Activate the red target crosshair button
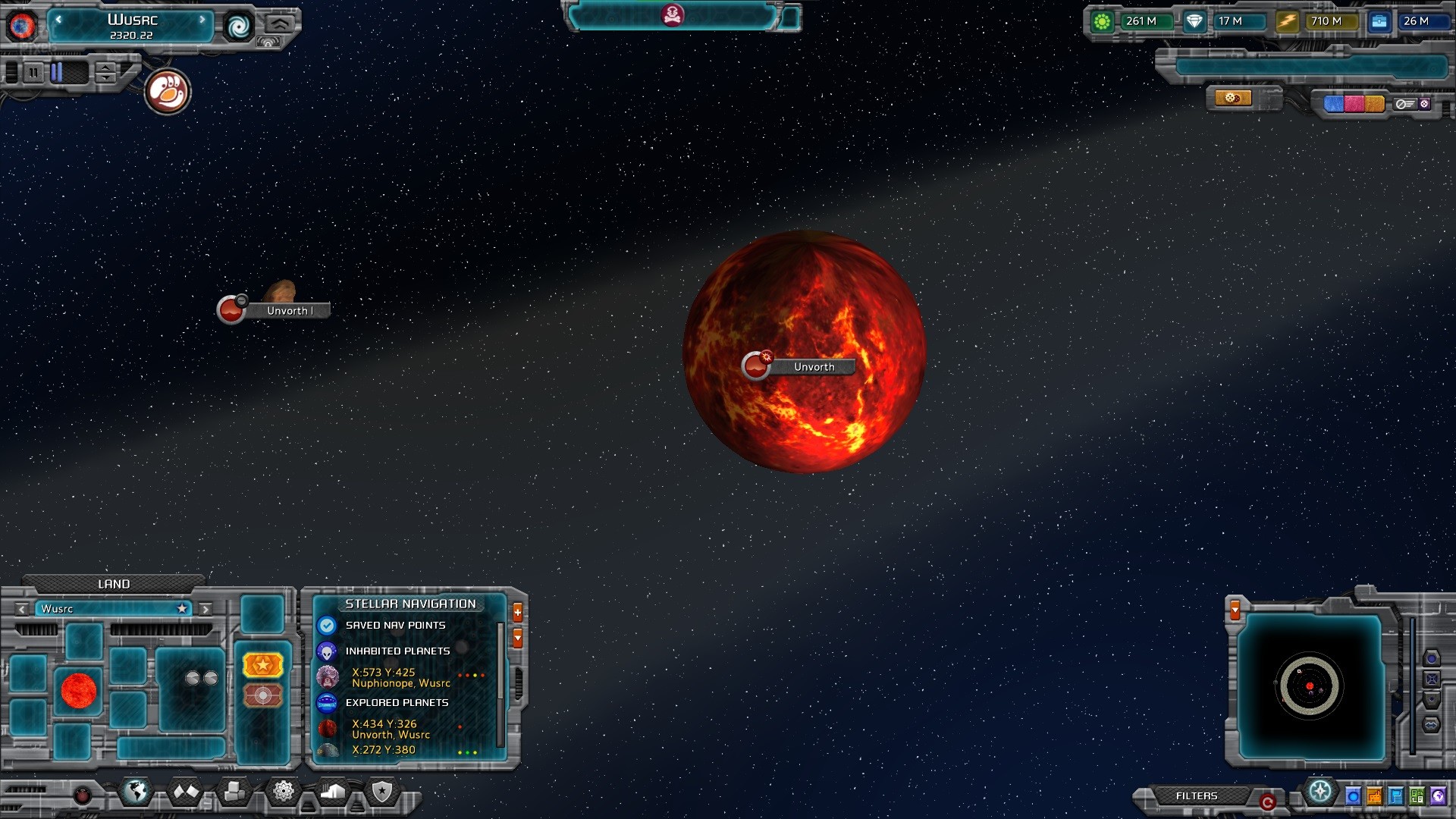Viewport: 1456px width, 819px height. [262, 695]
